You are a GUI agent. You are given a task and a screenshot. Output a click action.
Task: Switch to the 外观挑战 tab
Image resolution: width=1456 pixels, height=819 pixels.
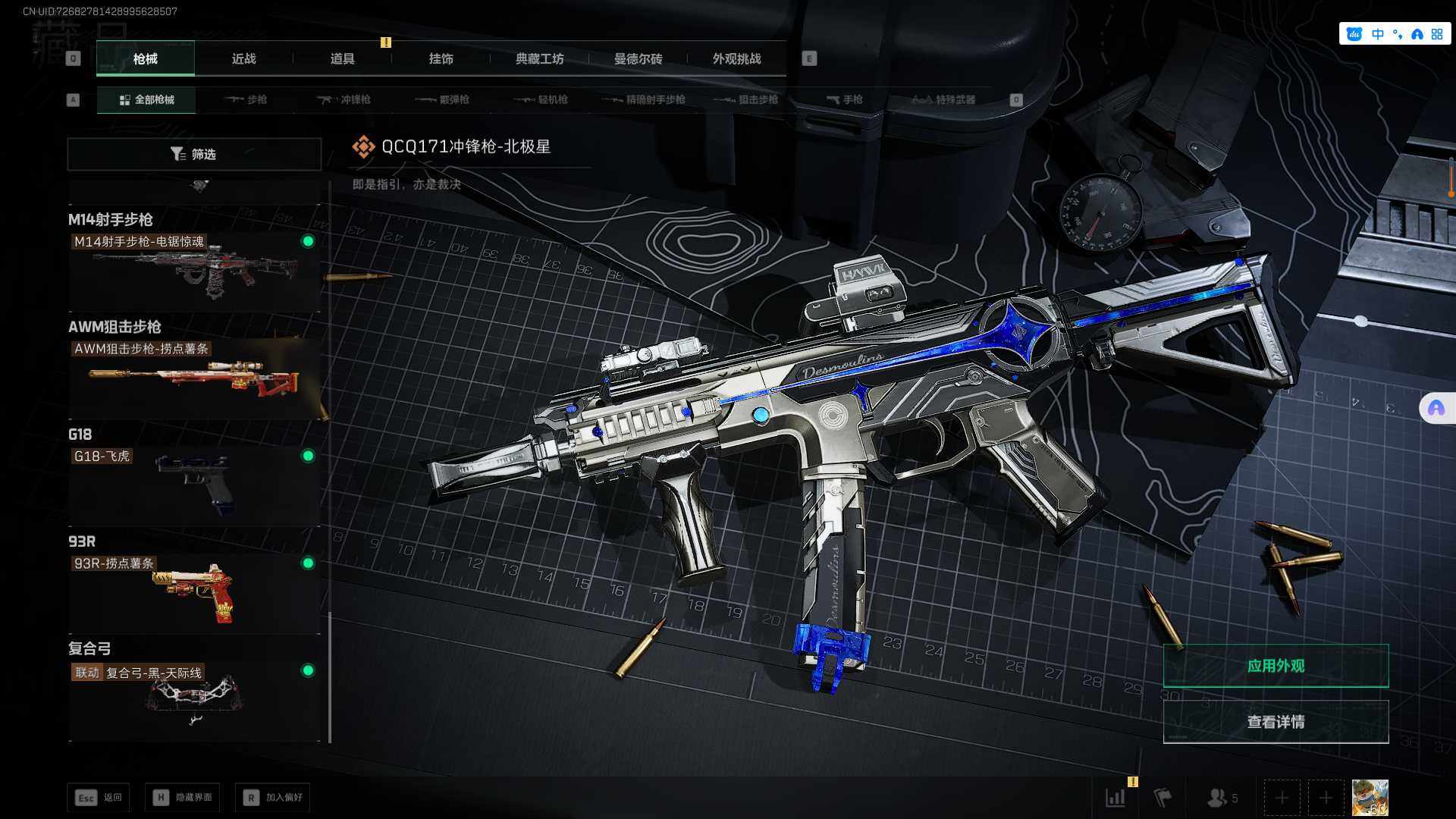pyautogui.click(x=736, y=58)
